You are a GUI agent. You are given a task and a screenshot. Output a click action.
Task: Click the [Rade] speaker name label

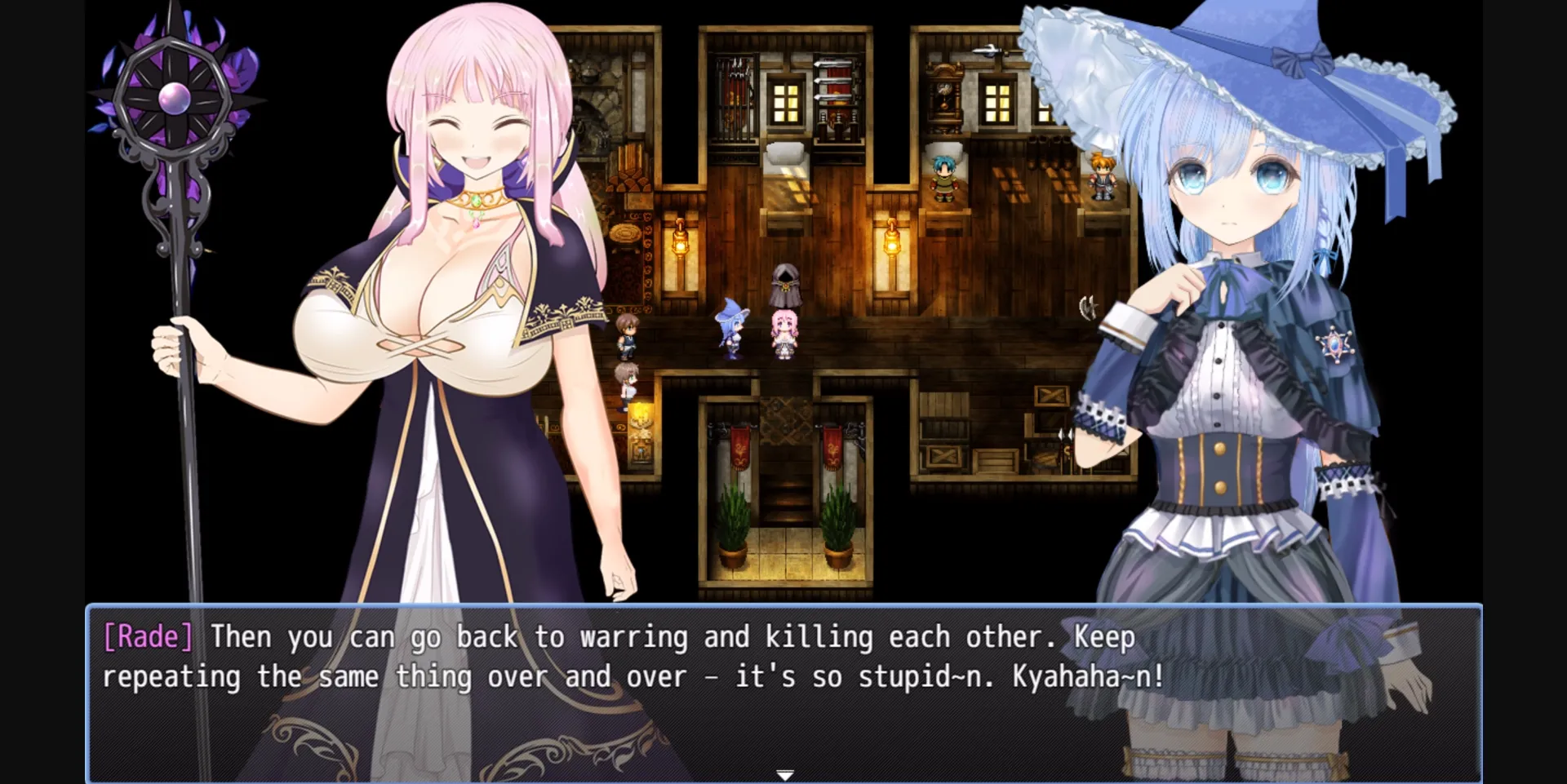click(147, 637)
